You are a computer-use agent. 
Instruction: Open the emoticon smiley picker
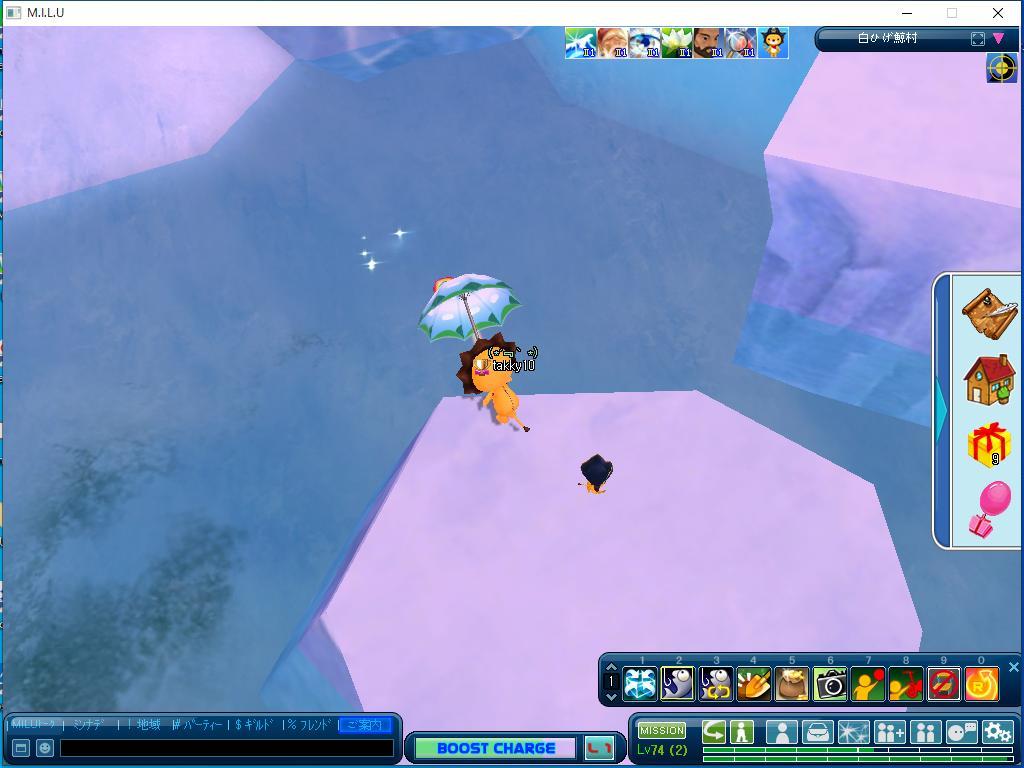(45, 747)
